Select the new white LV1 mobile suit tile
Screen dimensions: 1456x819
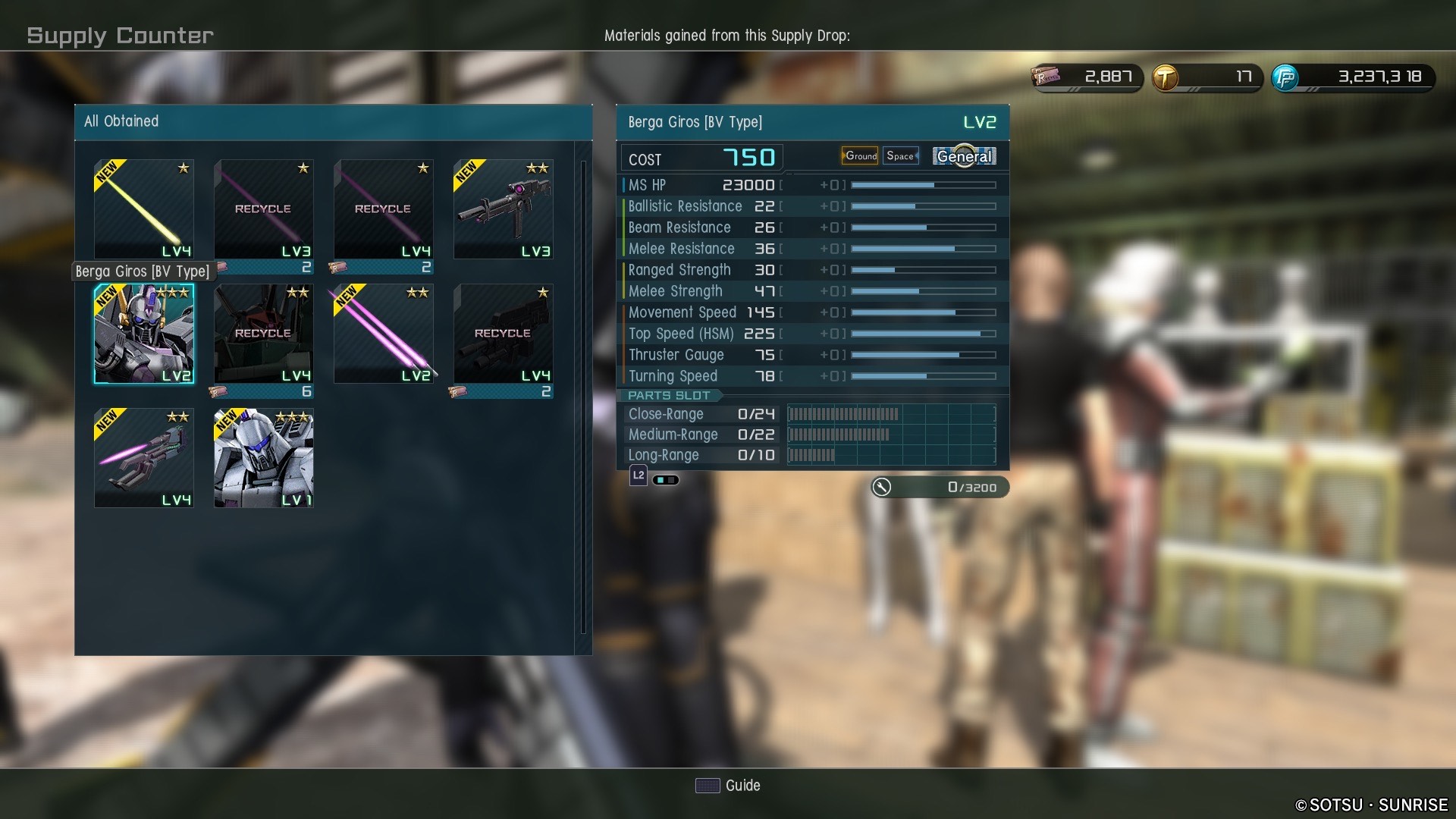tap(263, 458)
